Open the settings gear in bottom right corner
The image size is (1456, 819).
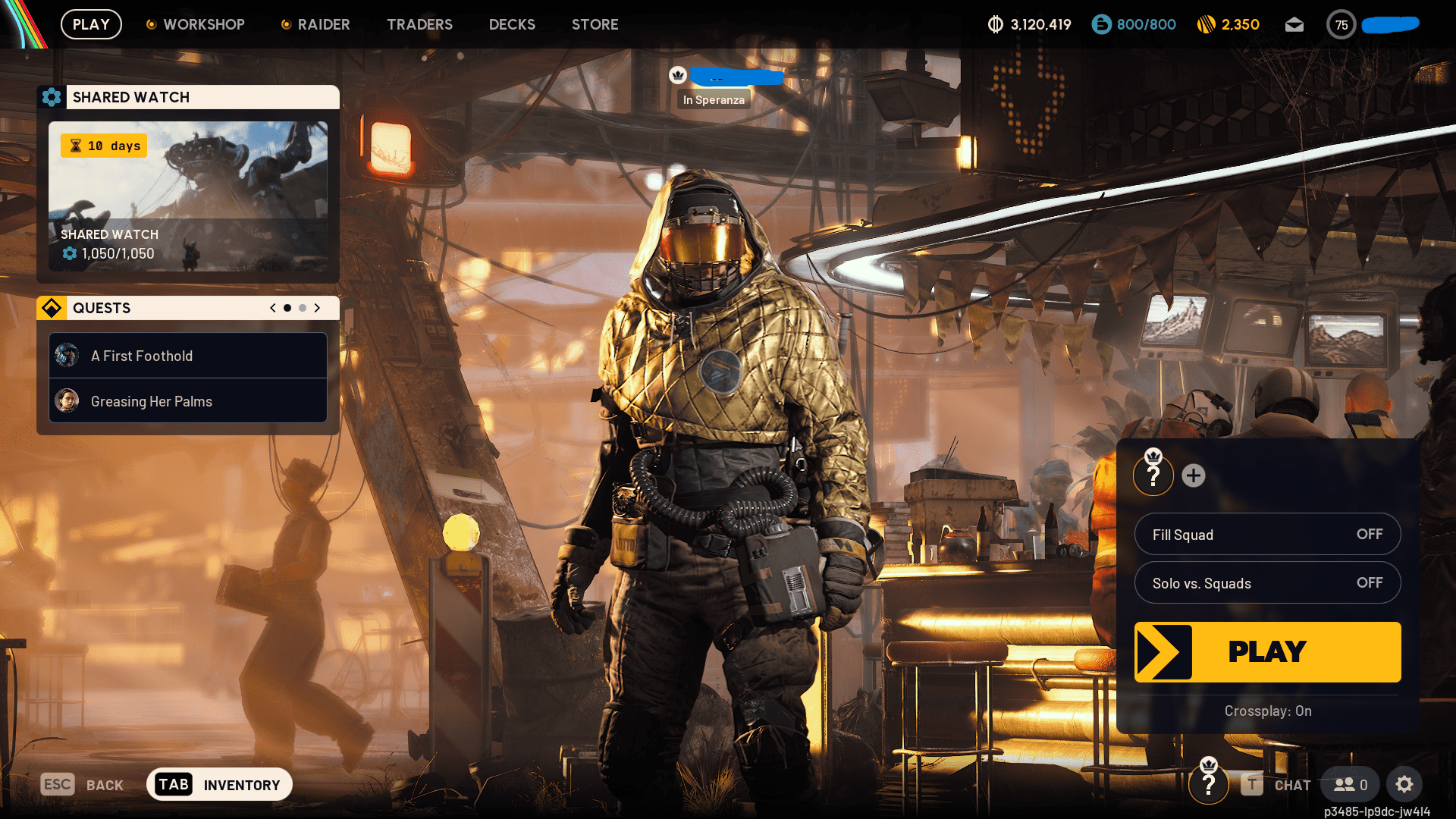click(x=1404, y=784)
